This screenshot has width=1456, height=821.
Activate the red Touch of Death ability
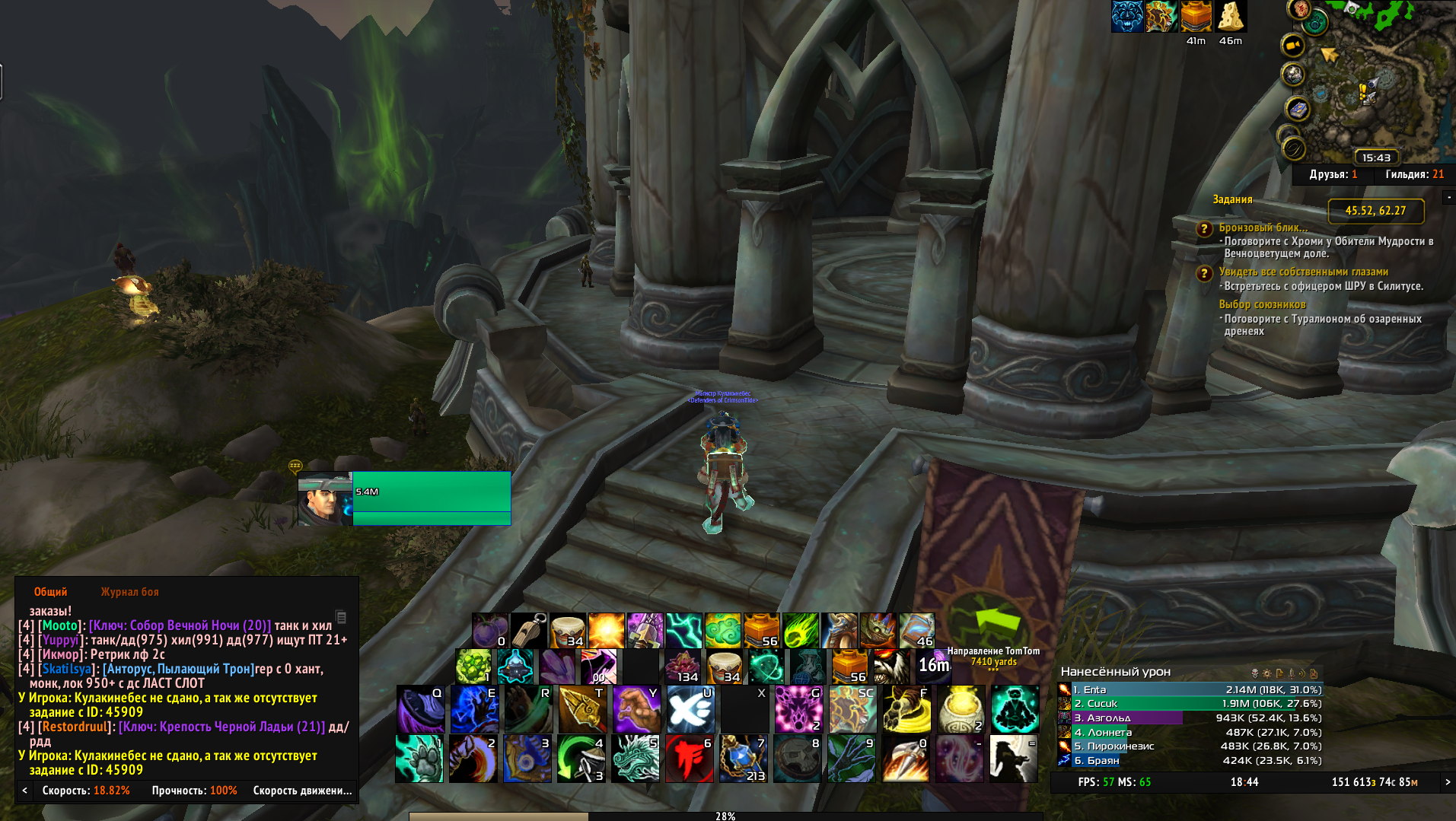pyautogui.click(x=690, y=758)
